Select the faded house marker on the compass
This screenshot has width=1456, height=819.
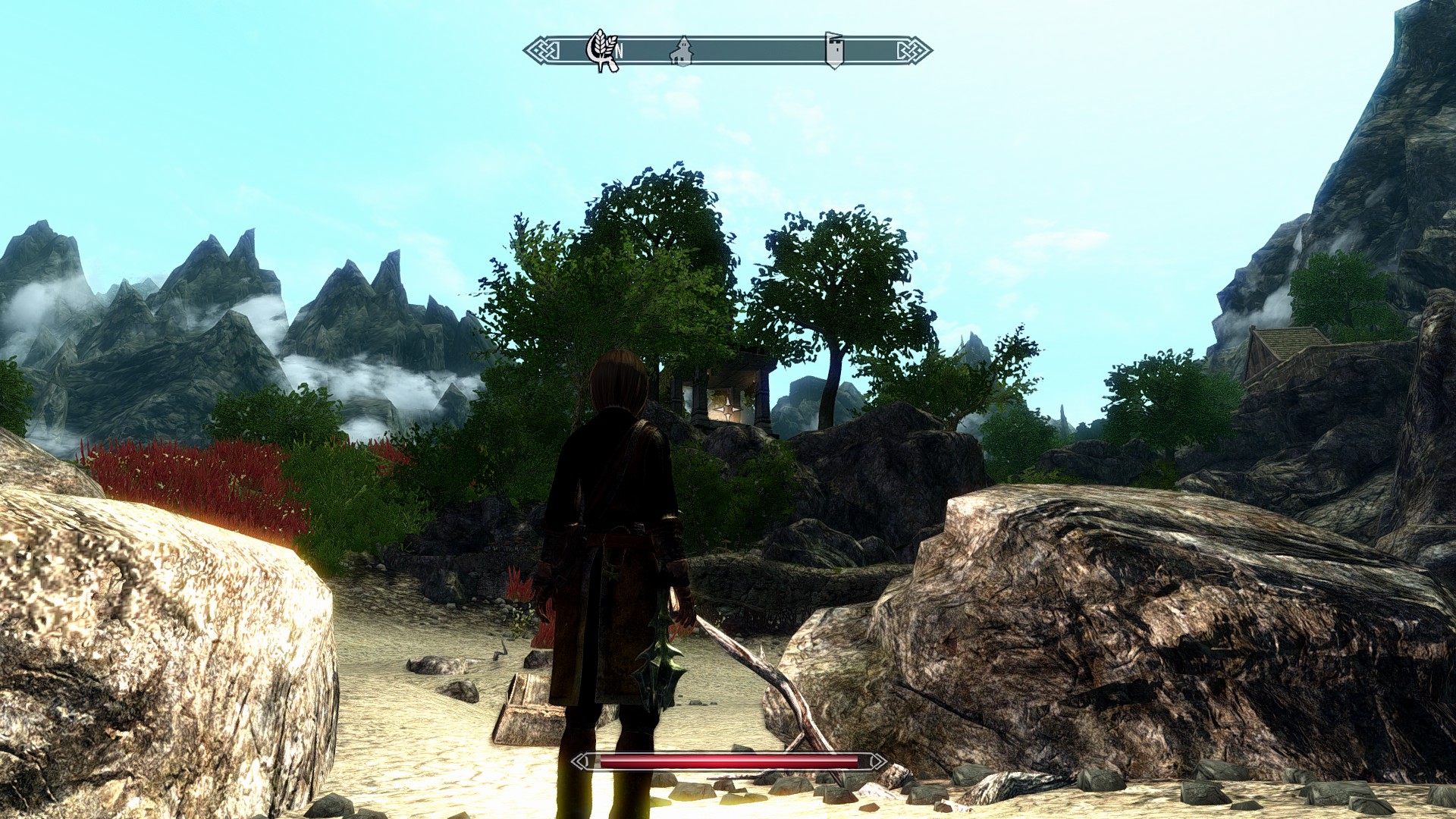[x=682, y=52]
